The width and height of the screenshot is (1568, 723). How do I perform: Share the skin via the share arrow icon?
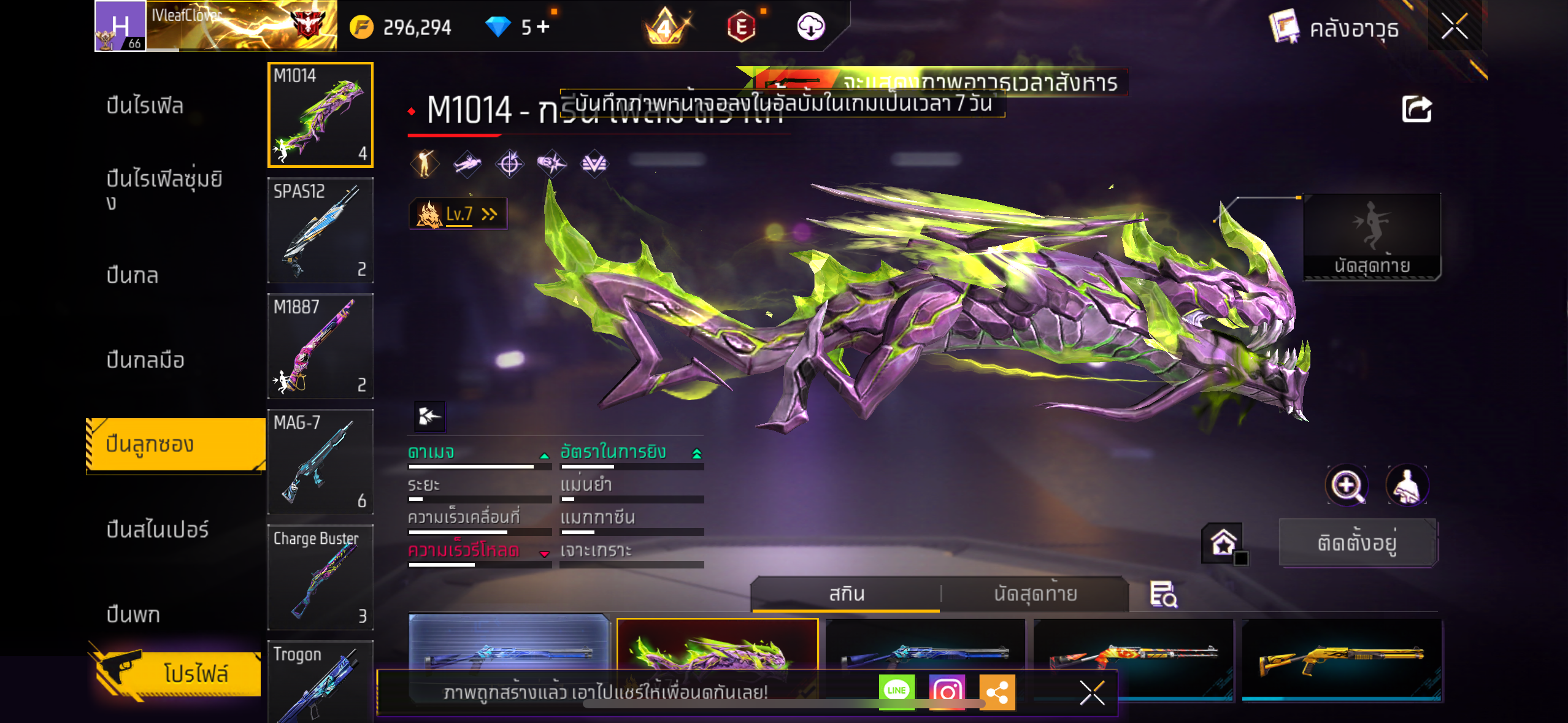point(1416,110)
